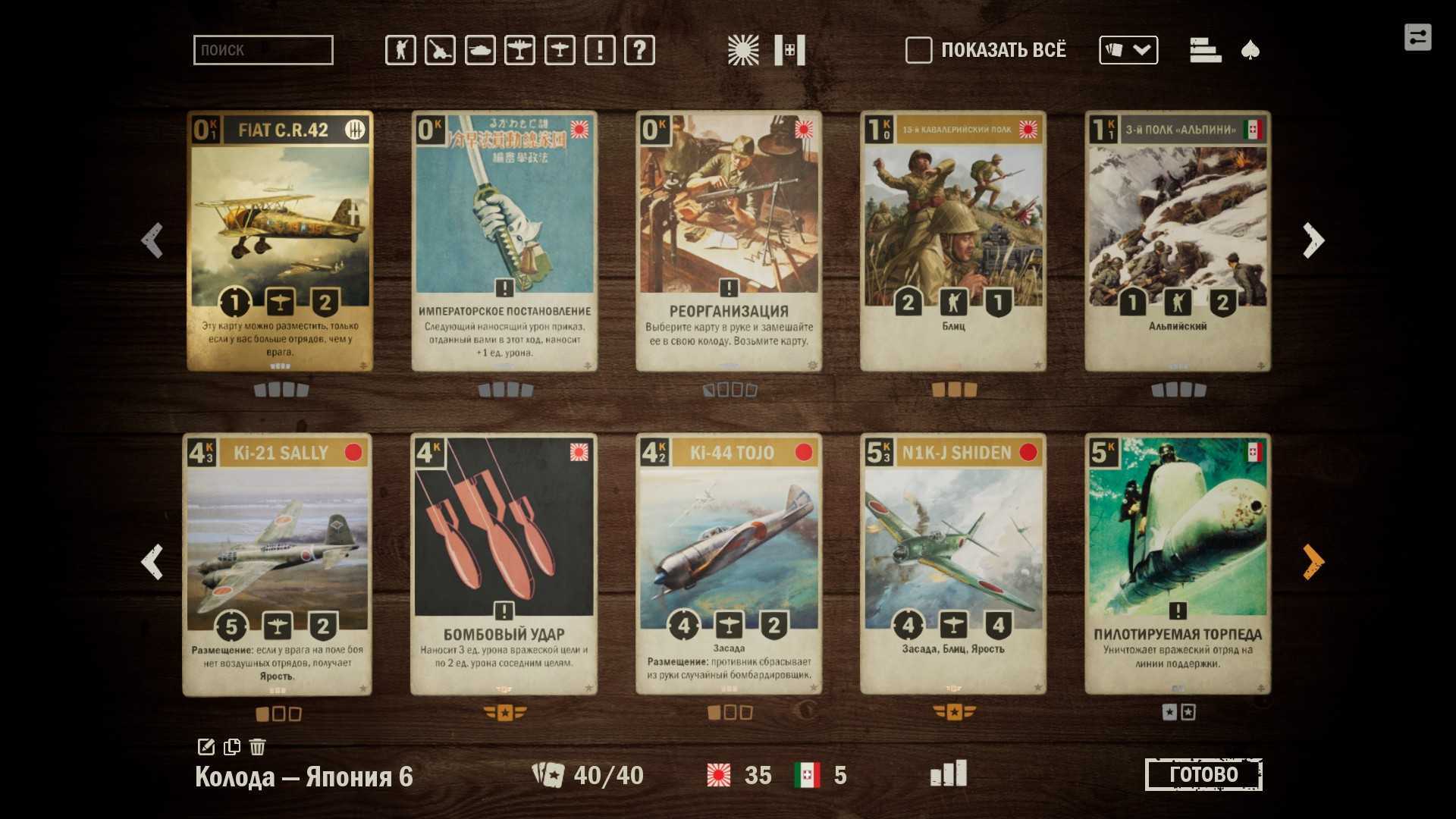Viewport: 1456px width, 819px height.
Task: Select the РЕОРГАНИЗАЦИЯ order card
Action: click(x=728, y=241)
